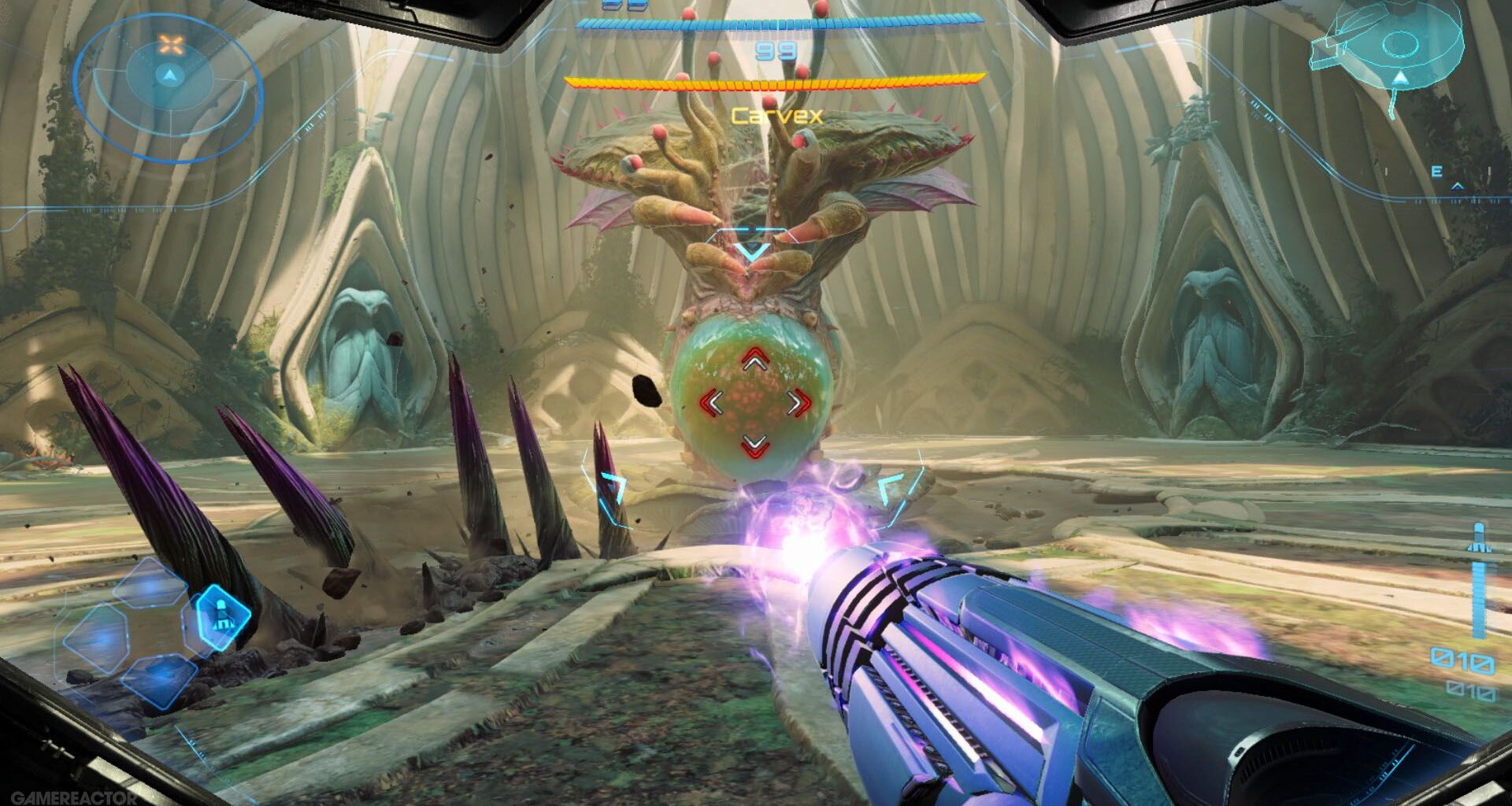This screenshot has height=806, width=1512.
Task: Select the Carvex boss name label
Action: pyautogui.click(x=776, y=116)
